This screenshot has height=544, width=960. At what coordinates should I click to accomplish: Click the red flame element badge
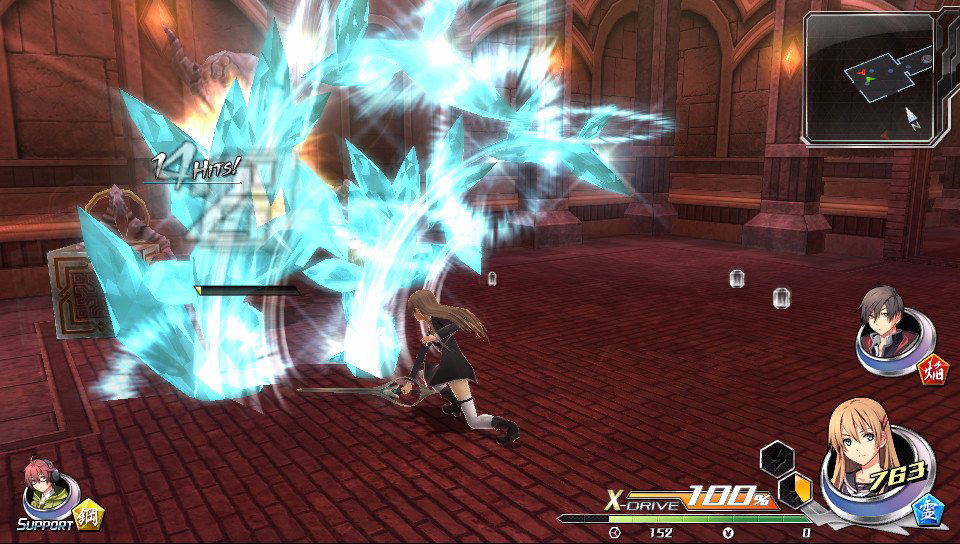935,372
